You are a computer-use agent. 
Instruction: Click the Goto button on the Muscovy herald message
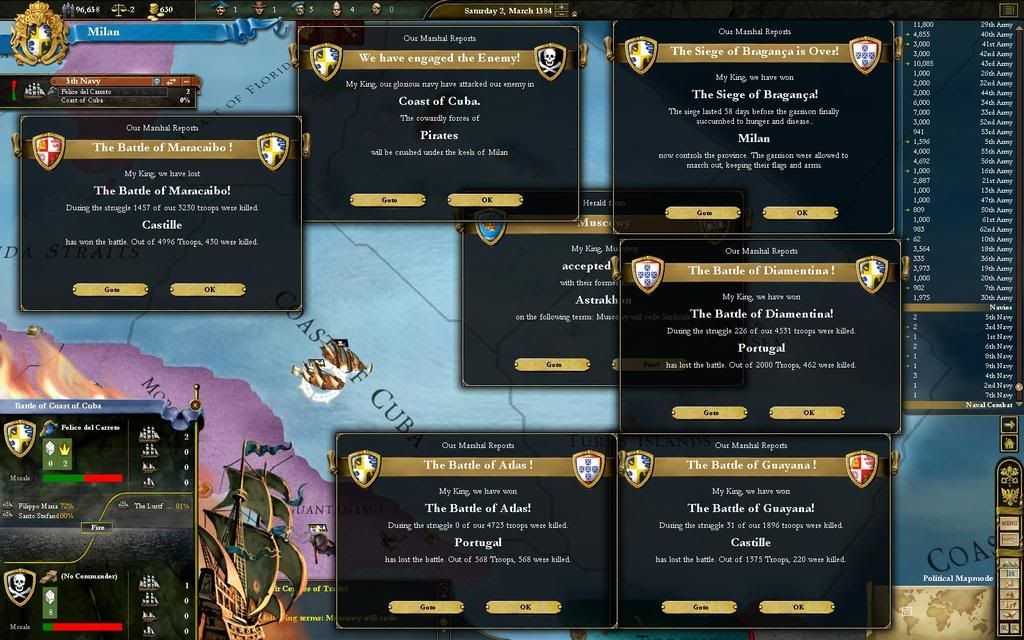pyautogui.click(x=553, y=365)
